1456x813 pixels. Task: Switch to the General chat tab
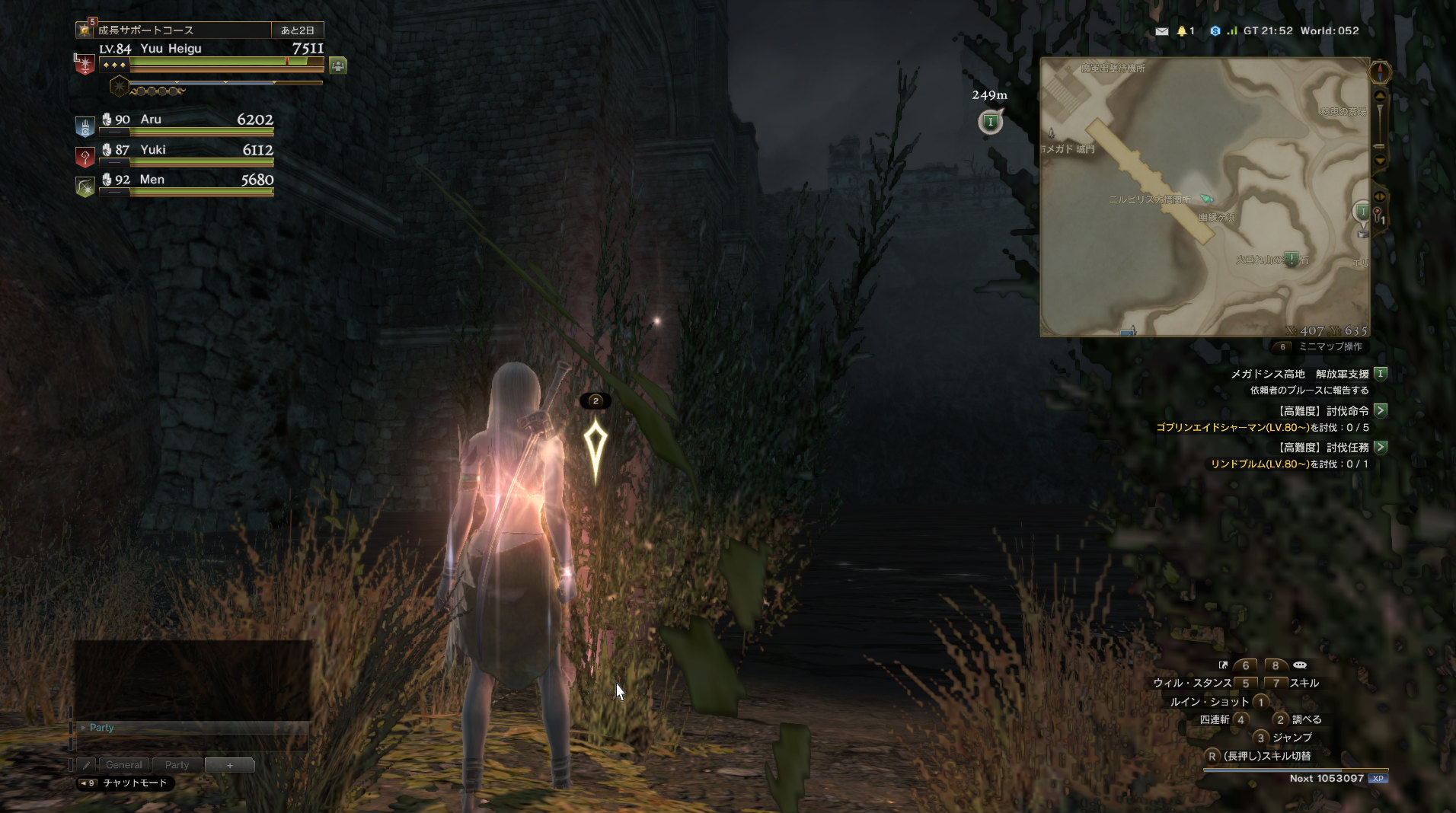click(x=123, y=765)
